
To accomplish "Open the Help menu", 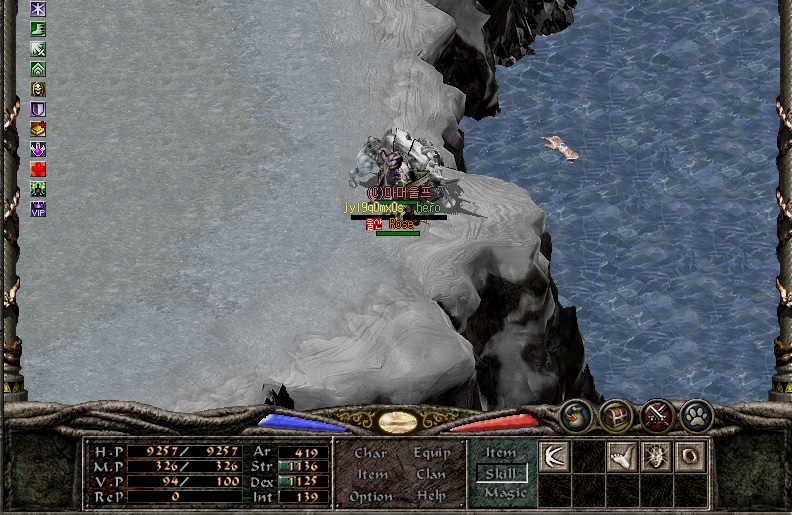I will coord(431,496).
